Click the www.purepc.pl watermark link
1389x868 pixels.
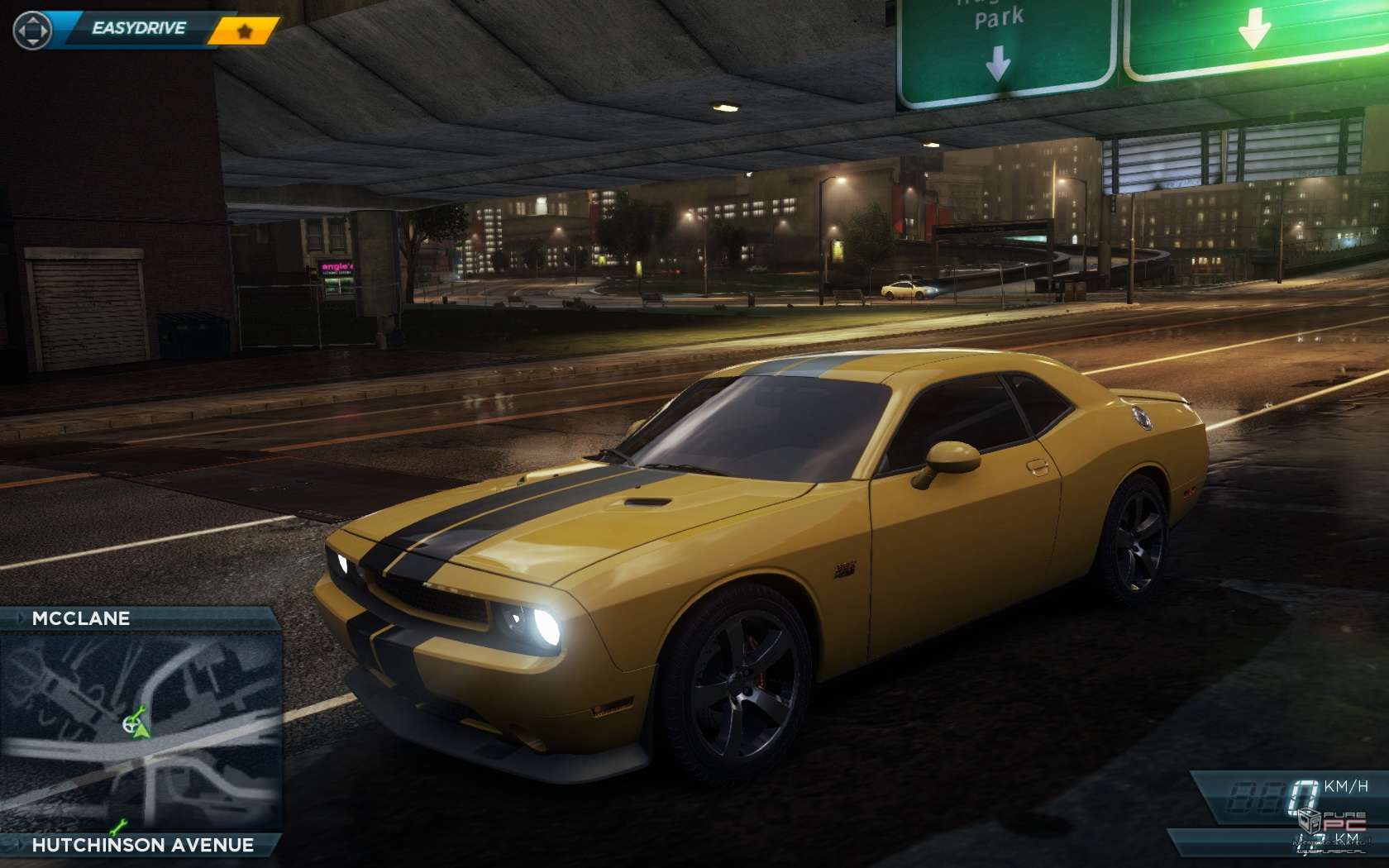click(1331, 853)
